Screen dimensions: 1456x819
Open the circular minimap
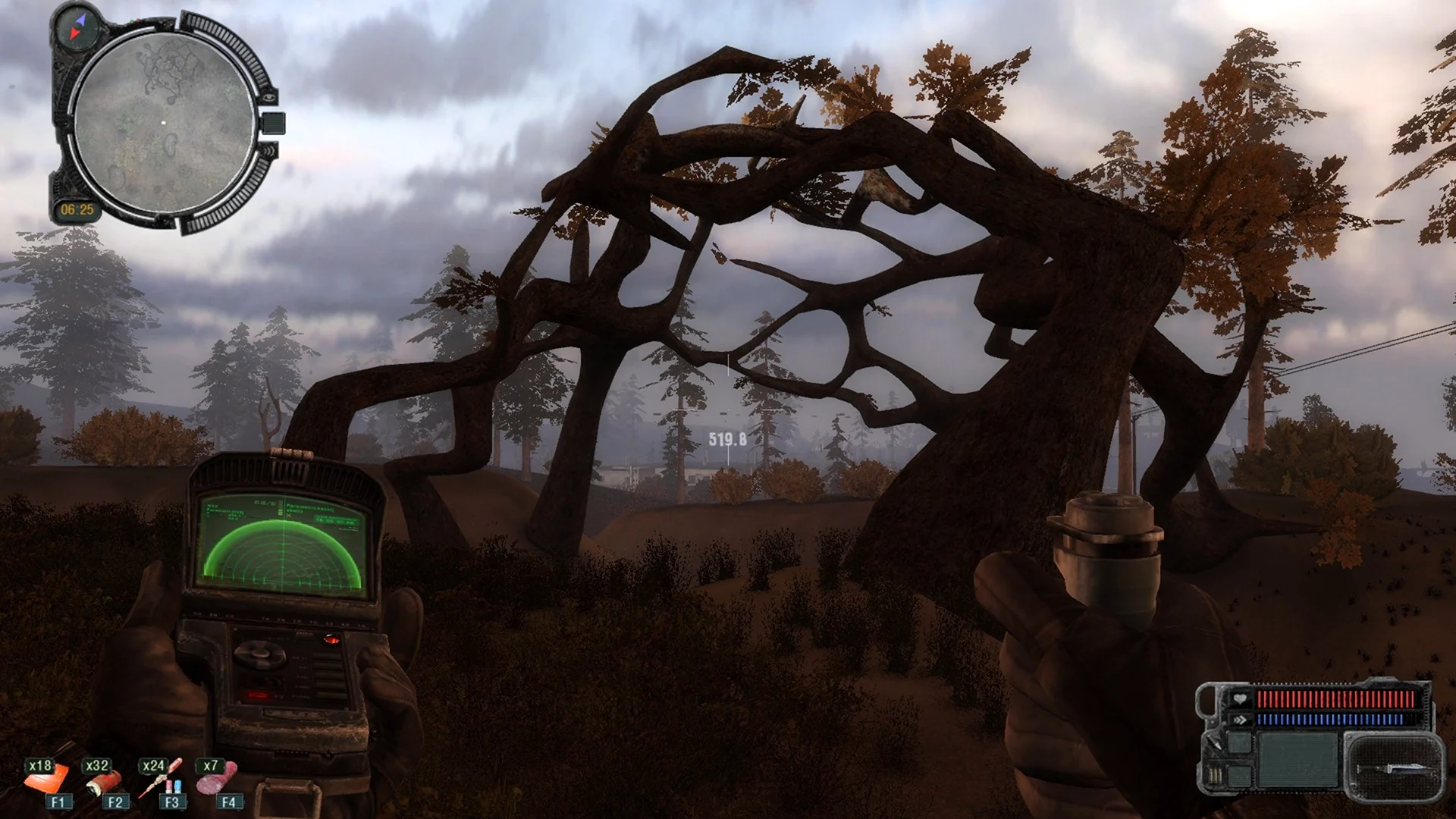164,123
